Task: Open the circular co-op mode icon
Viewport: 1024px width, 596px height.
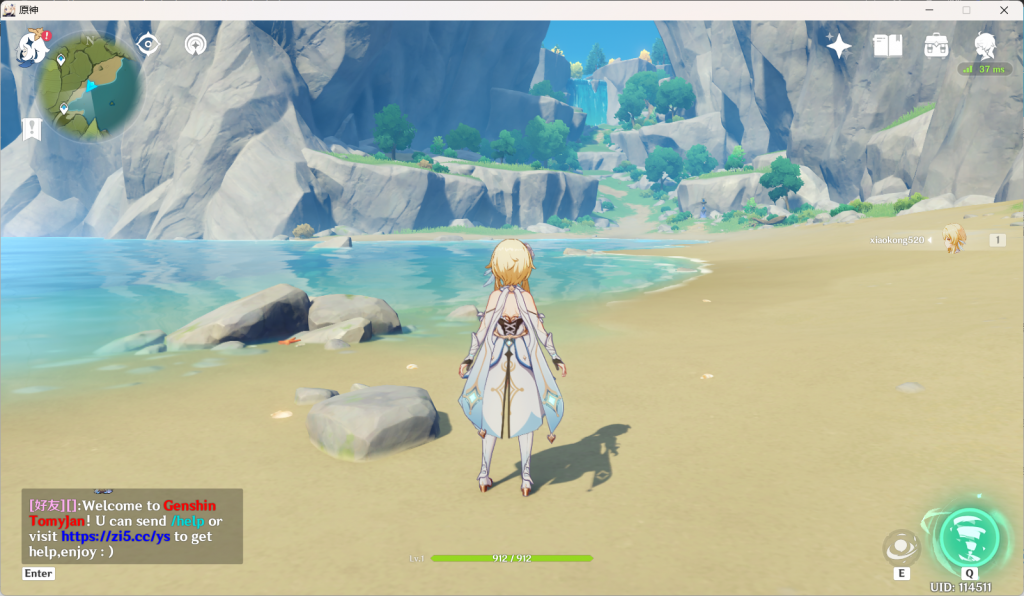Action: 196,44
